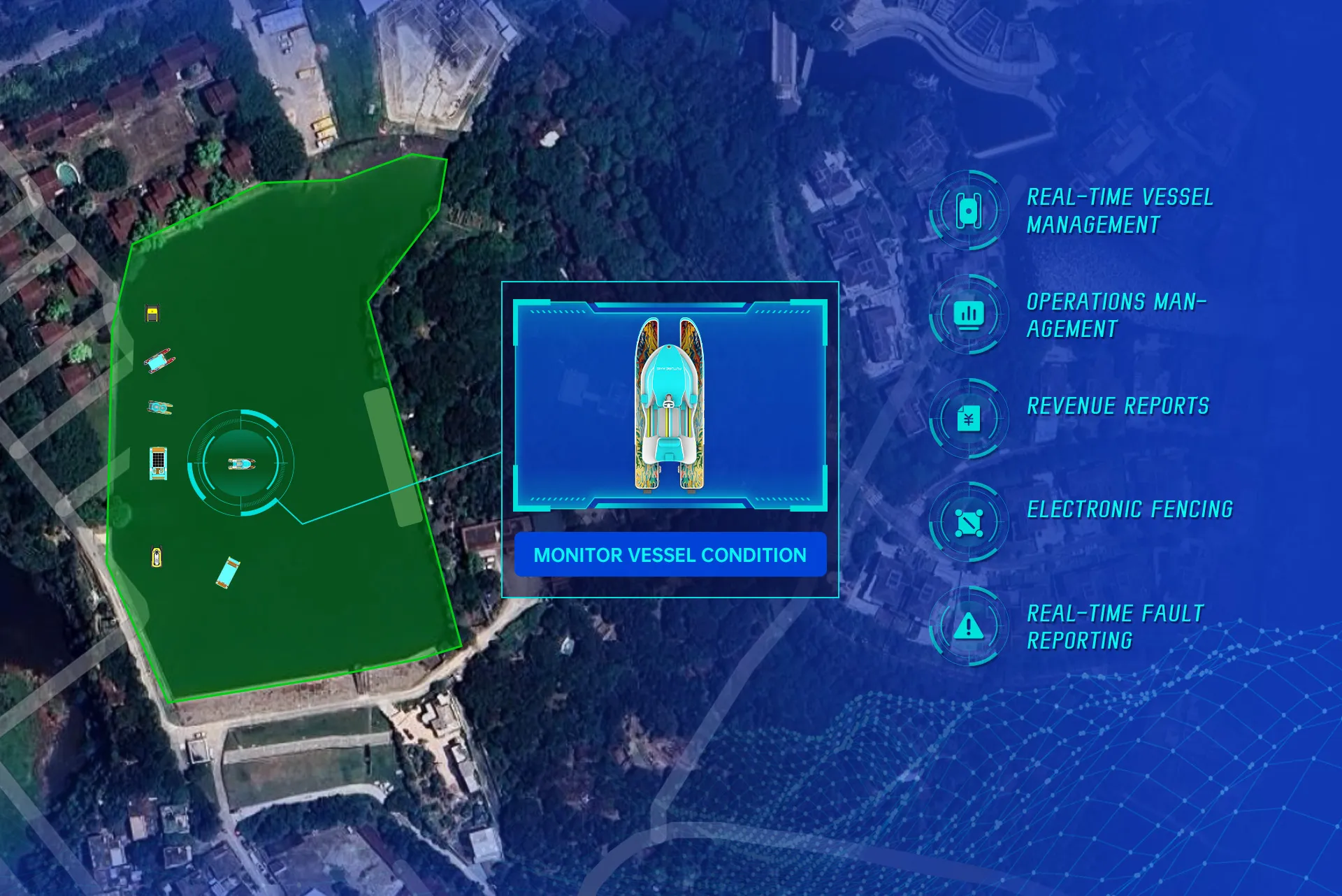The image size is (1342, 896).
Task: Open Real-Time Vessel Management icon
Action: (x=968, y=210)
